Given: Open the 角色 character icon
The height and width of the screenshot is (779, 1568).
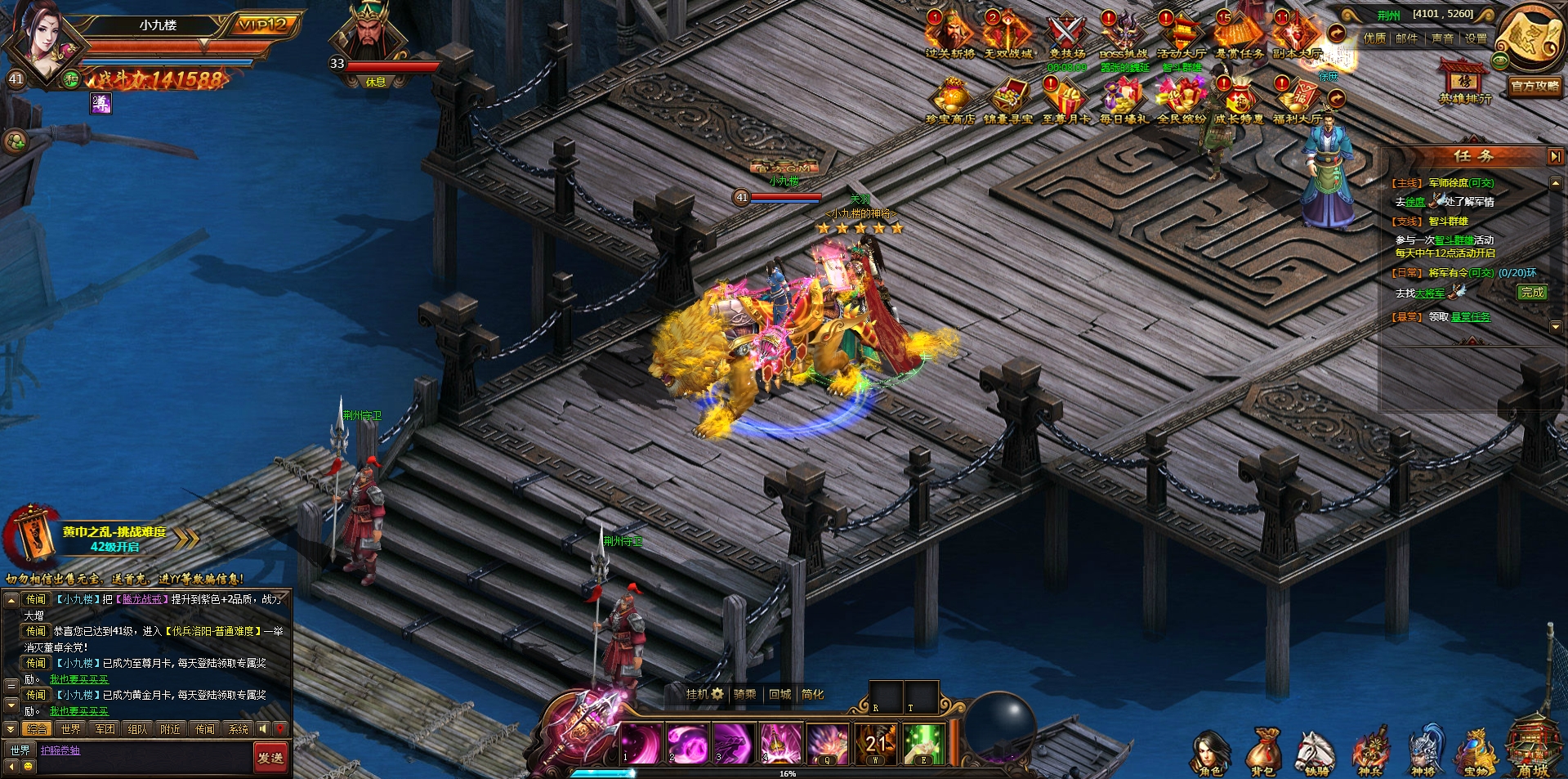Looking at the screenshot, I should pyautogui.click(x=1209, y=750).
